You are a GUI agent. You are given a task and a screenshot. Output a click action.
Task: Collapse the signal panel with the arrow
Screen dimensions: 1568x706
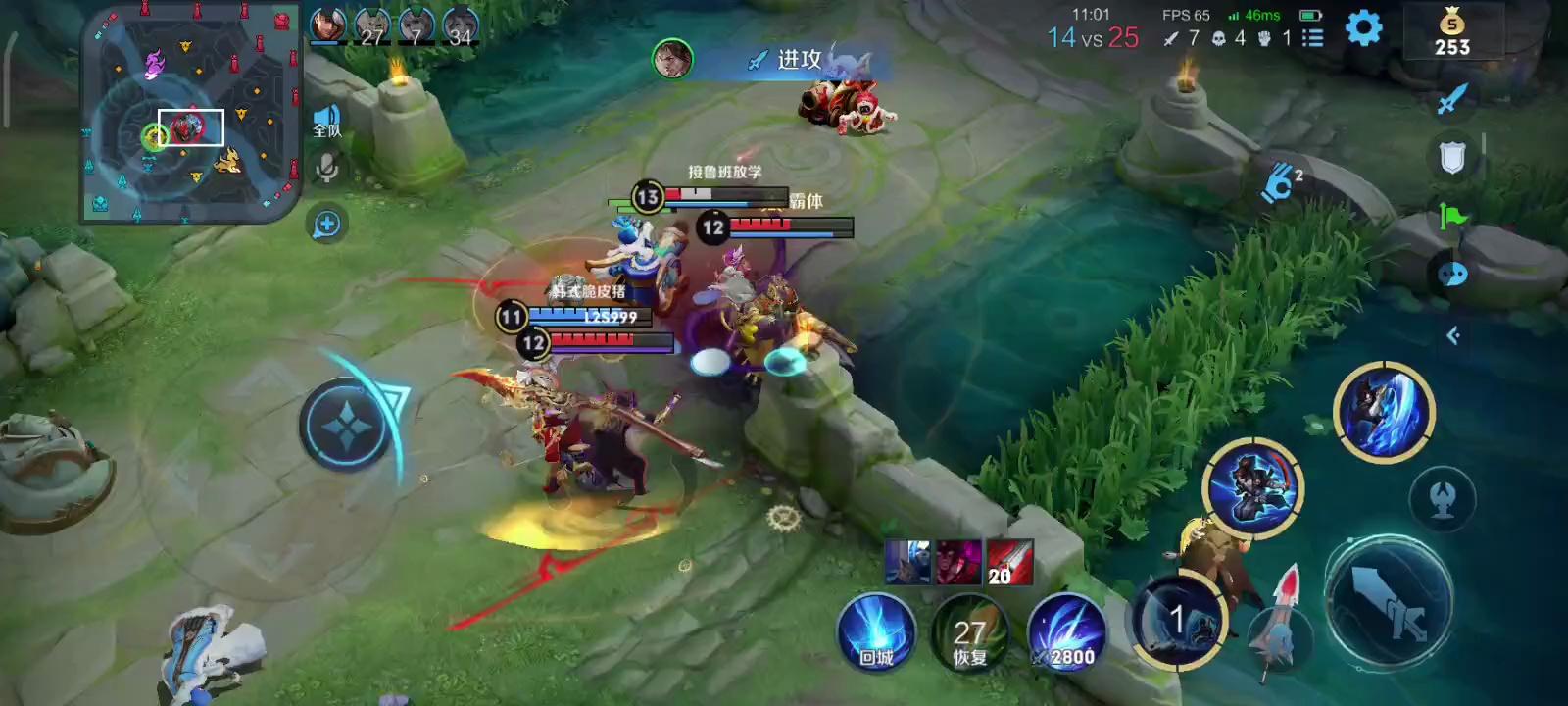tap(1452, 336)
